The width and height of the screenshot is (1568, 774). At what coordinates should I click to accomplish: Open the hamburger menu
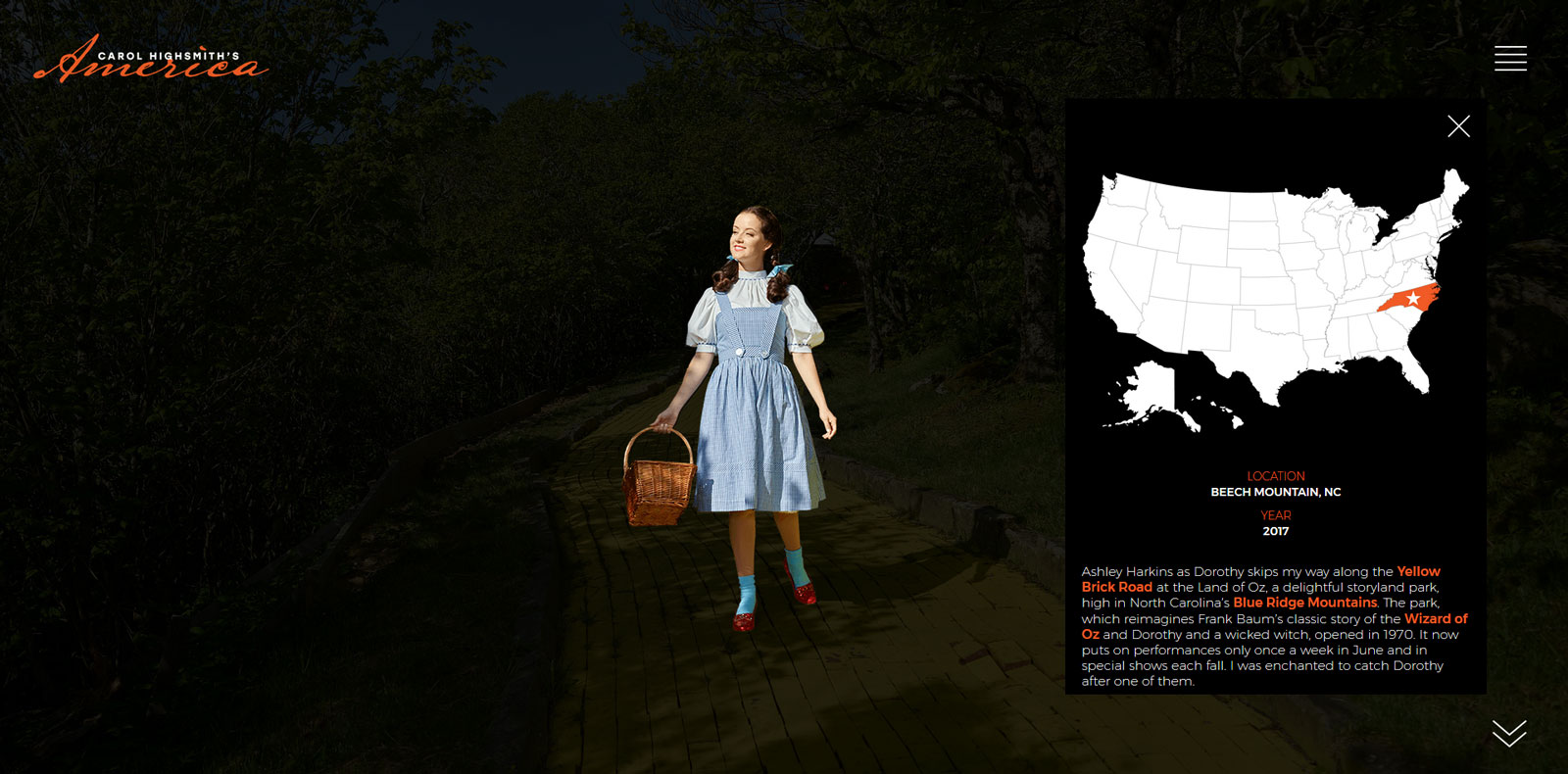tap(1510, 59)
